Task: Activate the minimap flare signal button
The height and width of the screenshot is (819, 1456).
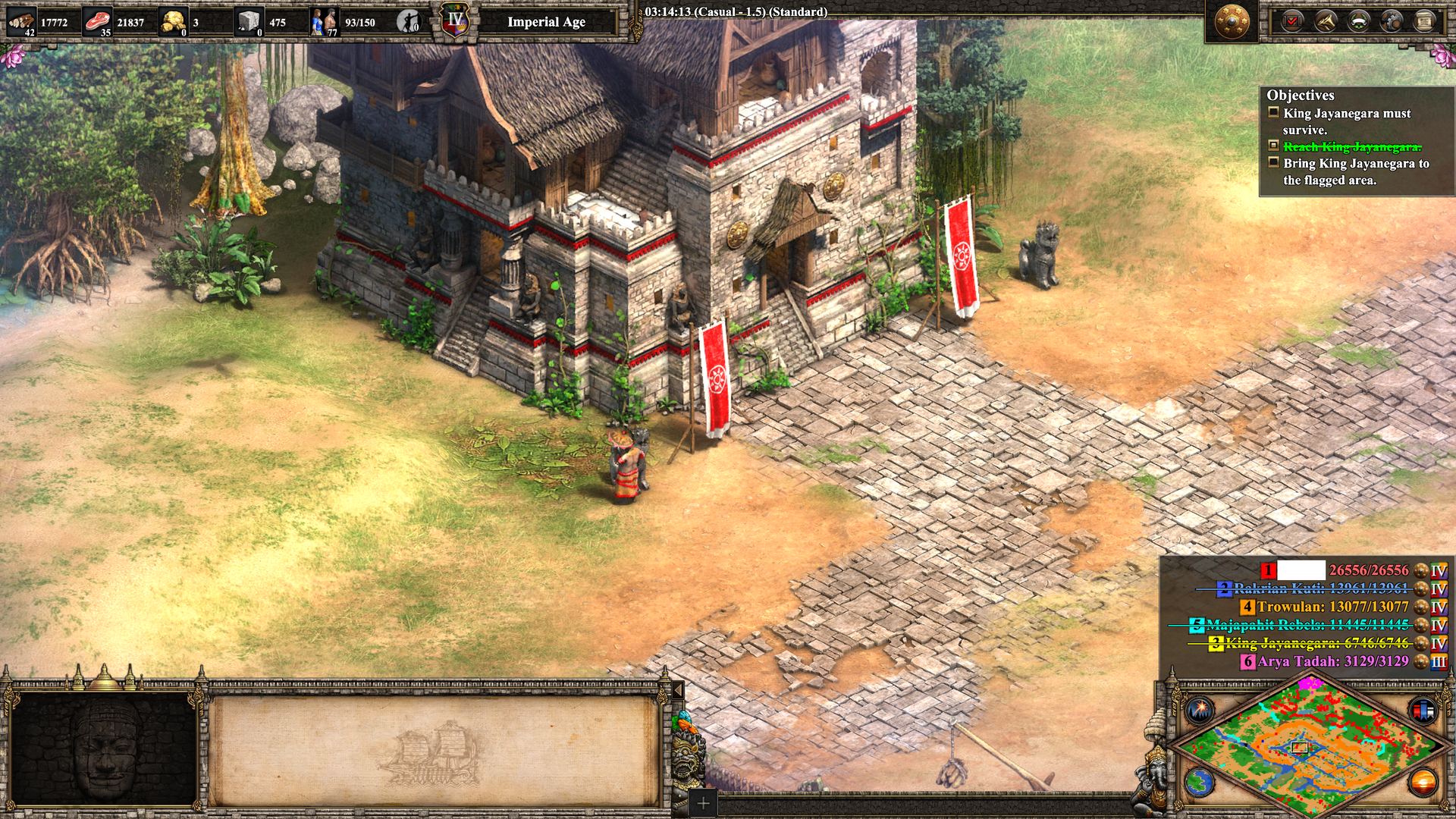Action: pos(1200,711)
